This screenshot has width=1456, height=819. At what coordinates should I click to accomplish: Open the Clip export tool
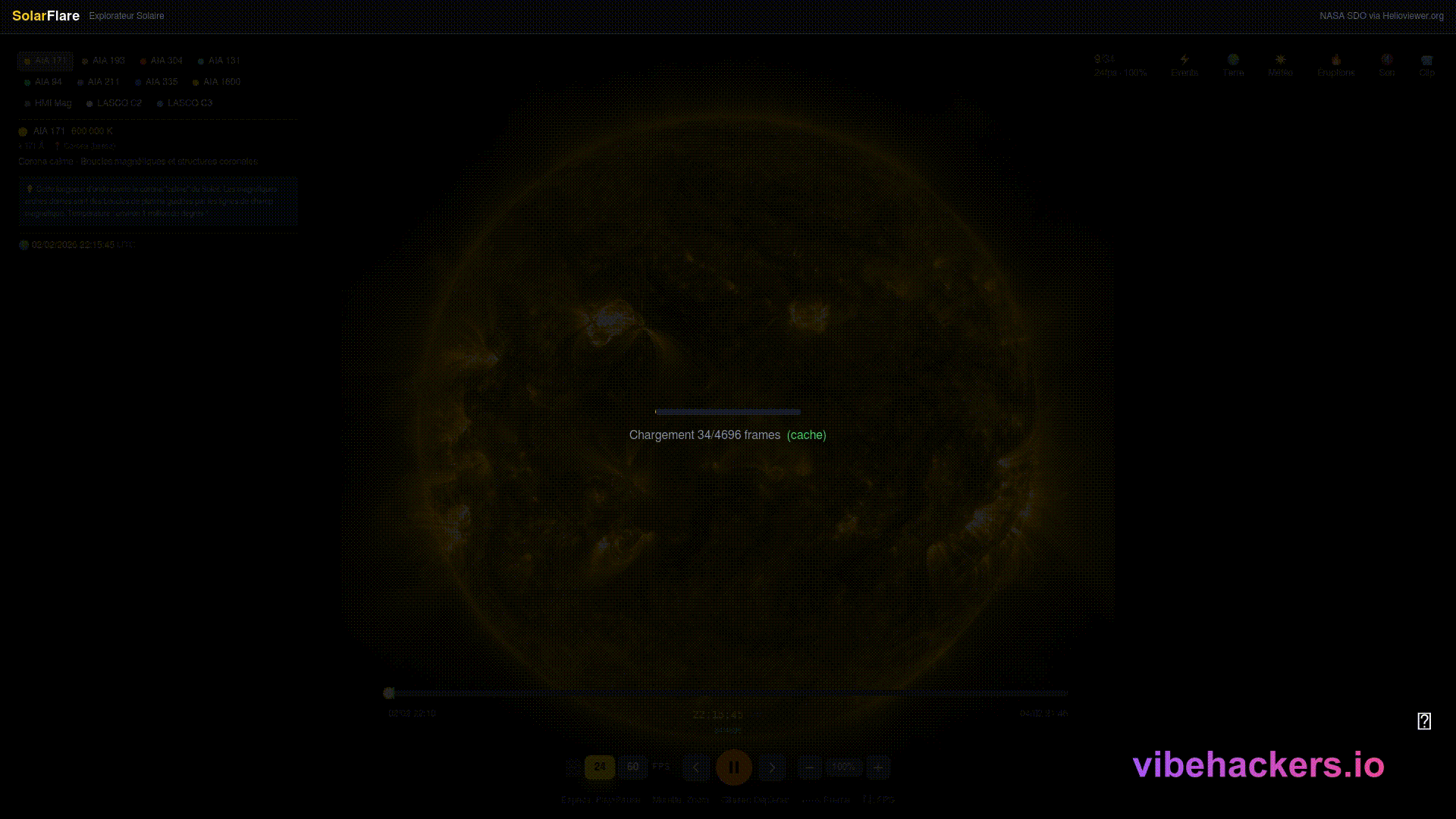point(1426,65)
